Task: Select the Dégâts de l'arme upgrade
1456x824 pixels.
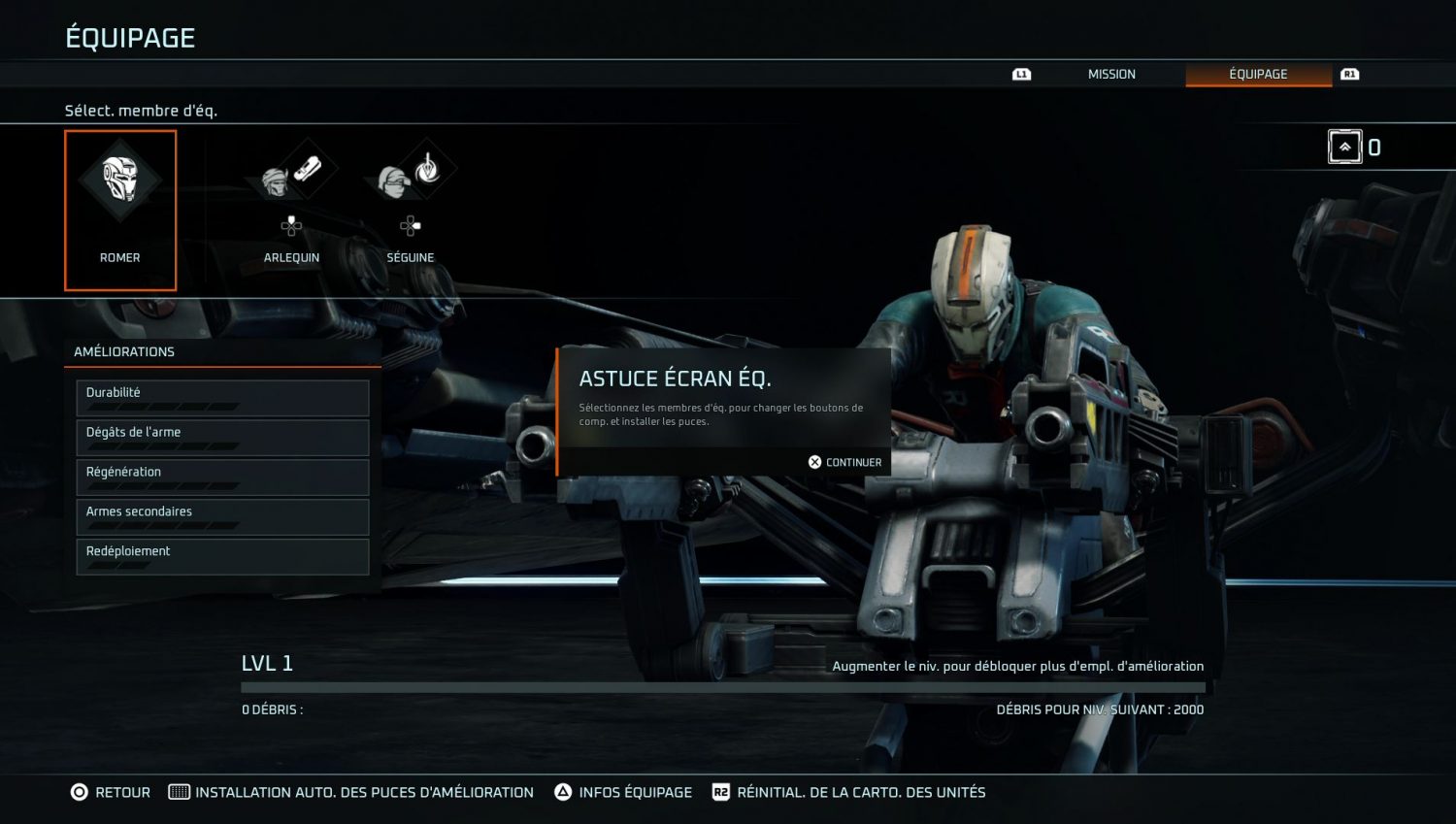Action: coord(222,438)
